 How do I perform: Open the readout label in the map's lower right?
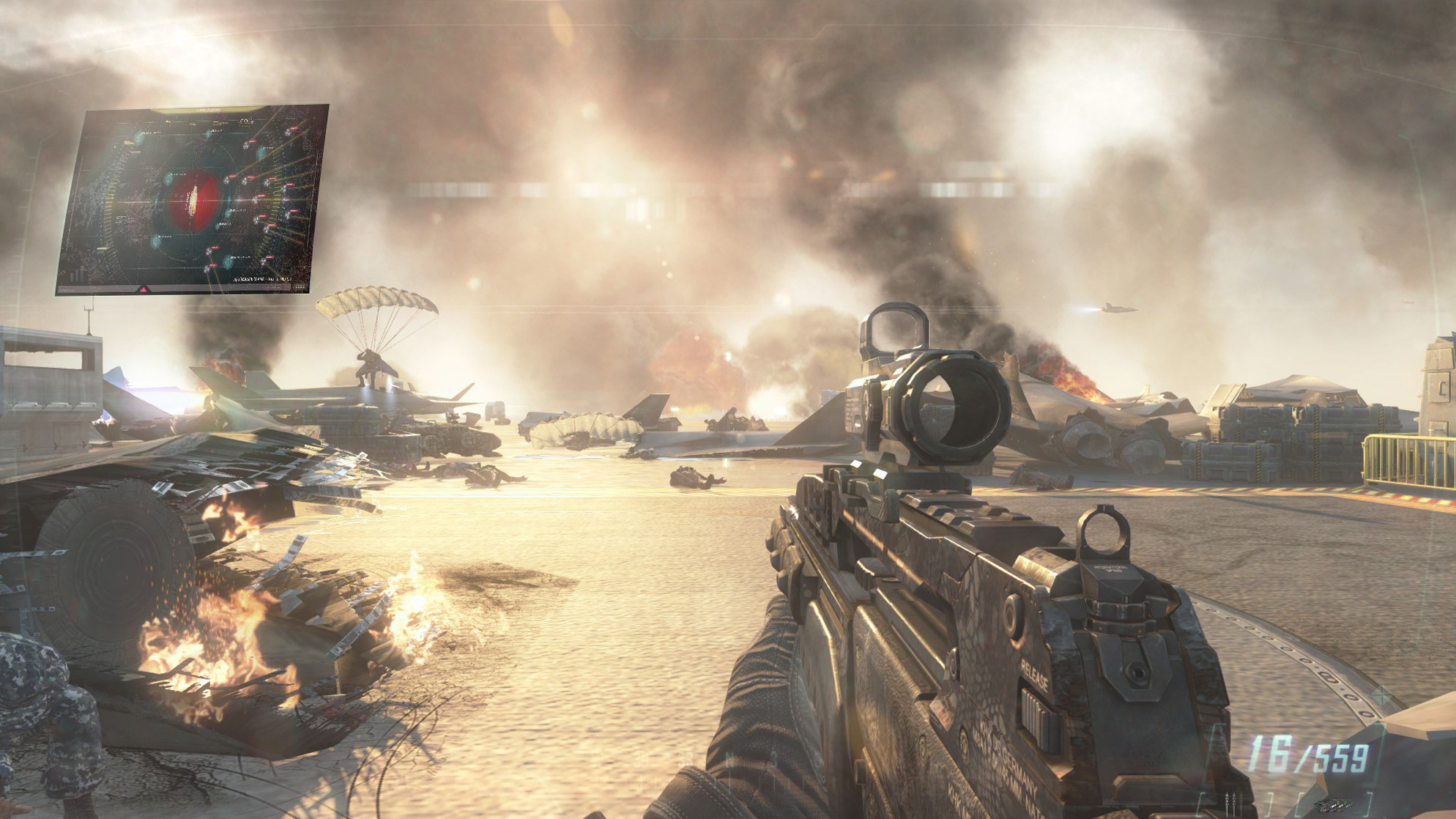click(x=262, y=281)
